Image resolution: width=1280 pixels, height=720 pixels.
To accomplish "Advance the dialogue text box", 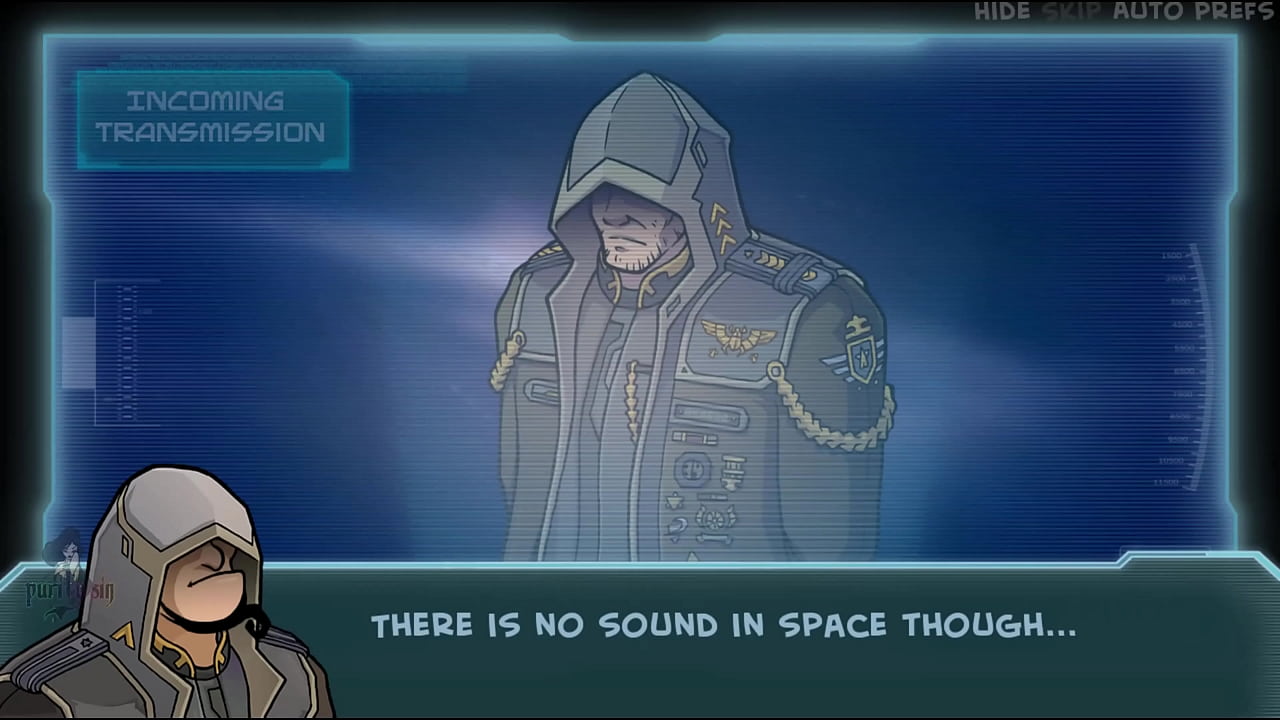I will pos(722,626).
